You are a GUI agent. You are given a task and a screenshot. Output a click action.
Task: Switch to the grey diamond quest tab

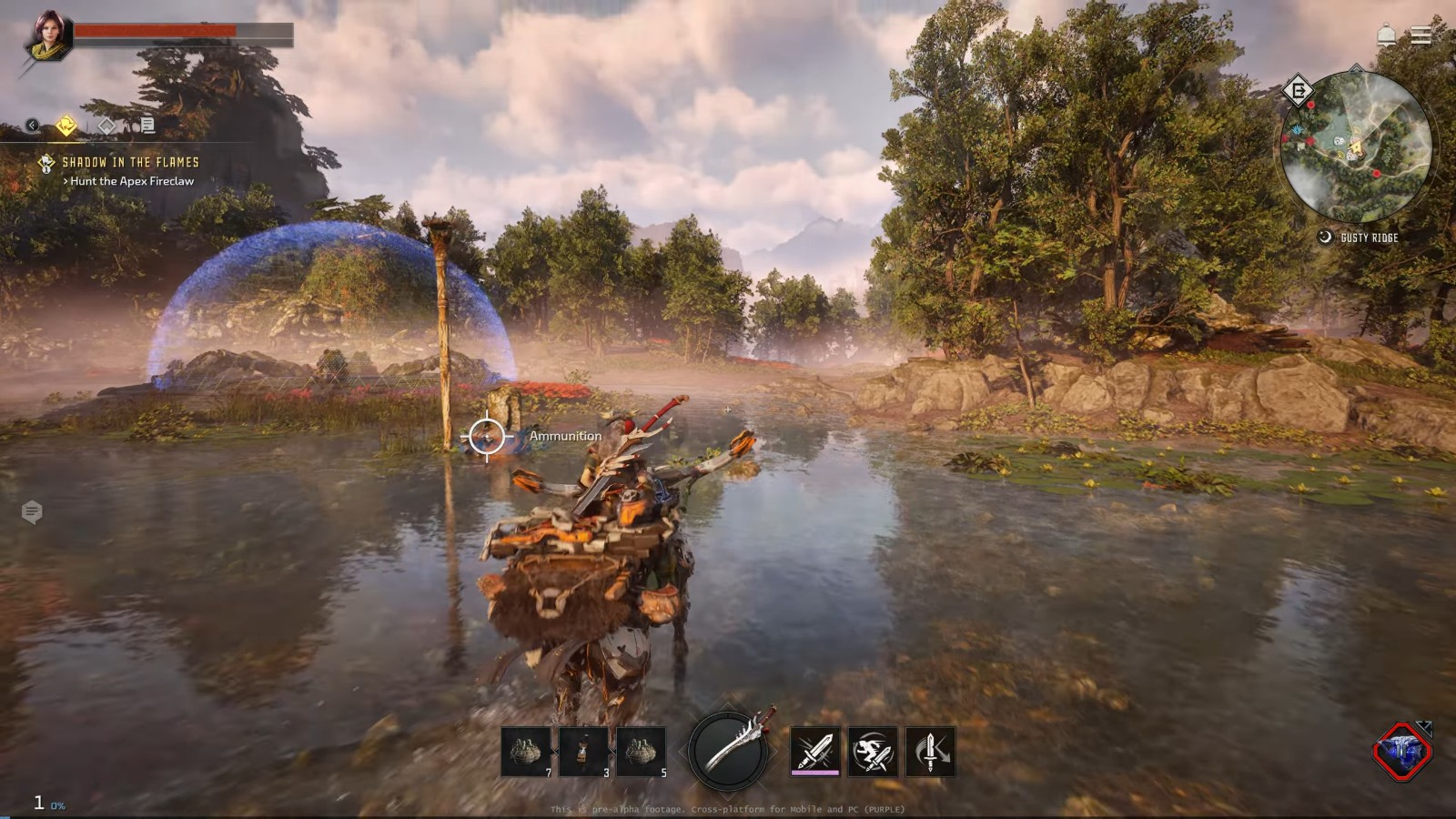pyautogui.click(x=106, y=126)
